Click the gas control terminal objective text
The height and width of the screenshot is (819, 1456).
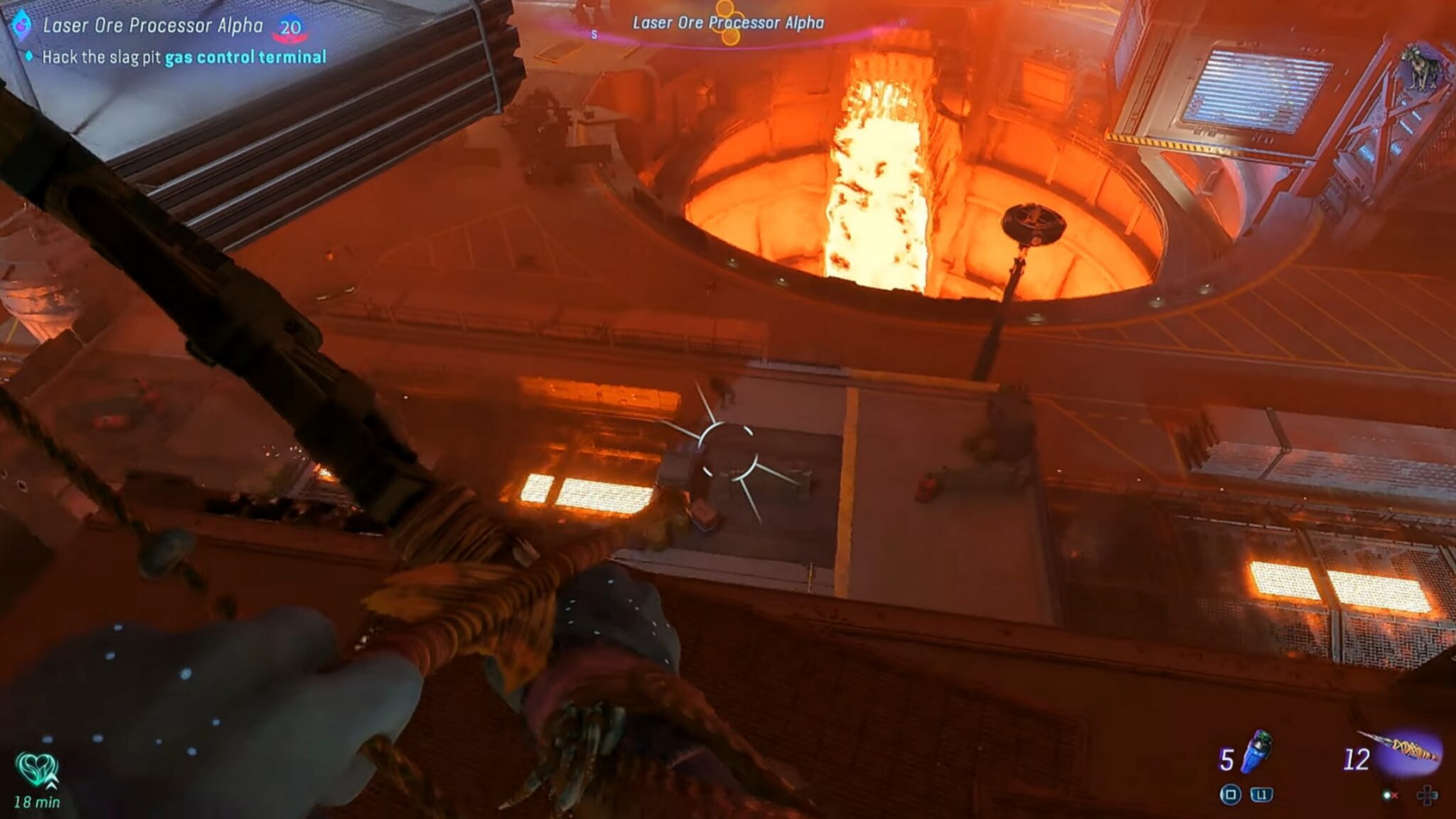(245, 57)
